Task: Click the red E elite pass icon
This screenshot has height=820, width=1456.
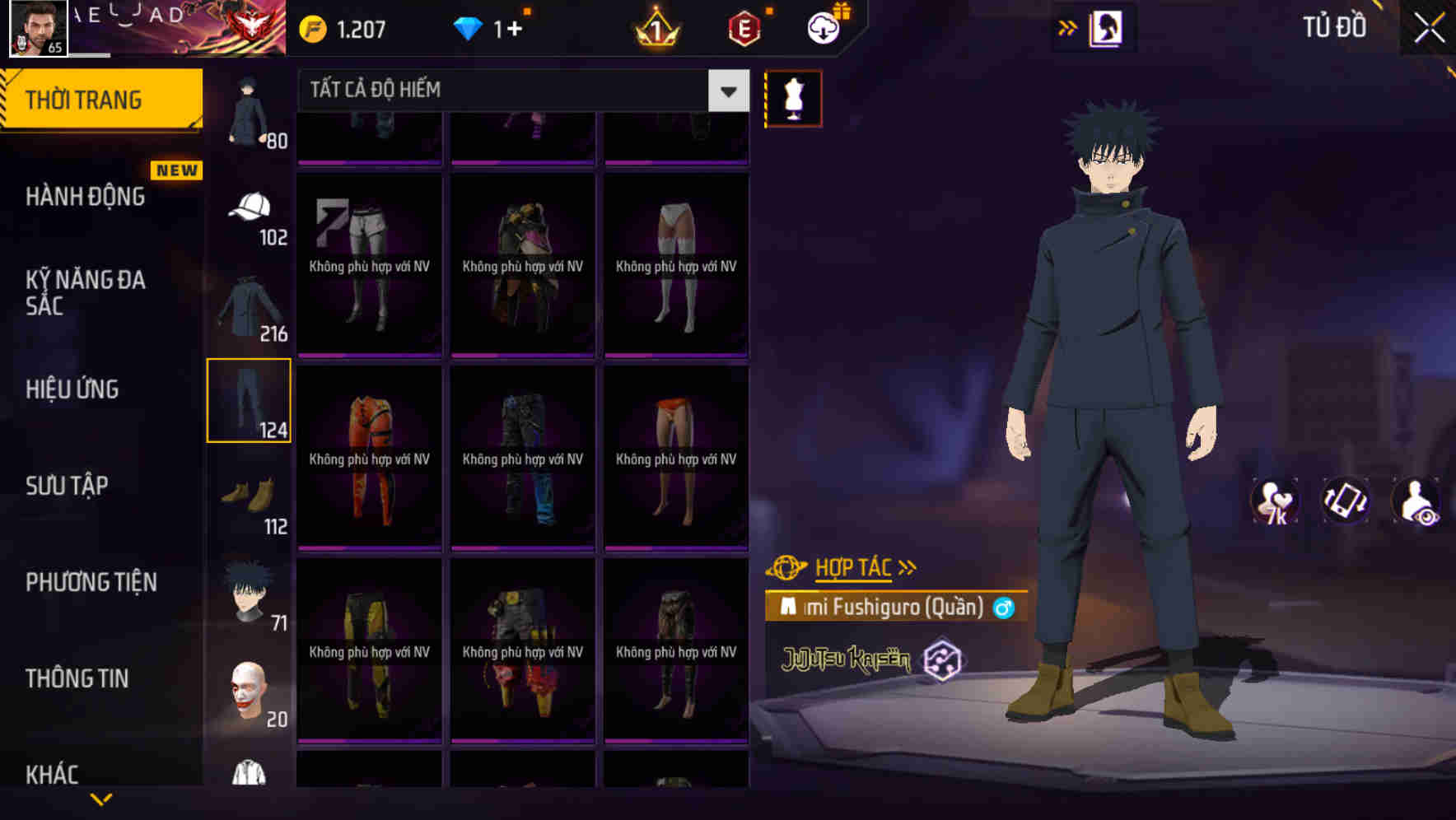Action: [x=743, y=27]
